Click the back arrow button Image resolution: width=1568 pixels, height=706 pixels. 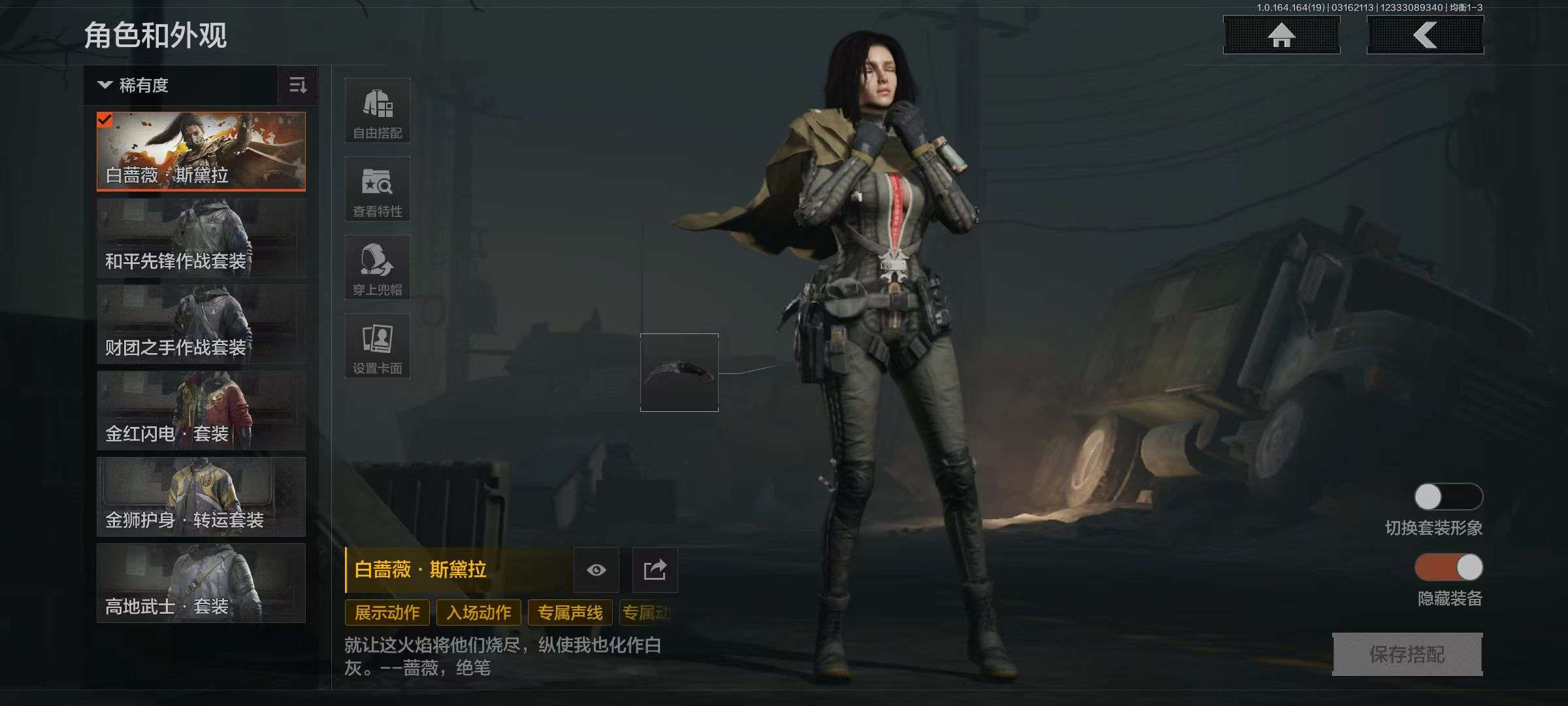point(1425,35)
